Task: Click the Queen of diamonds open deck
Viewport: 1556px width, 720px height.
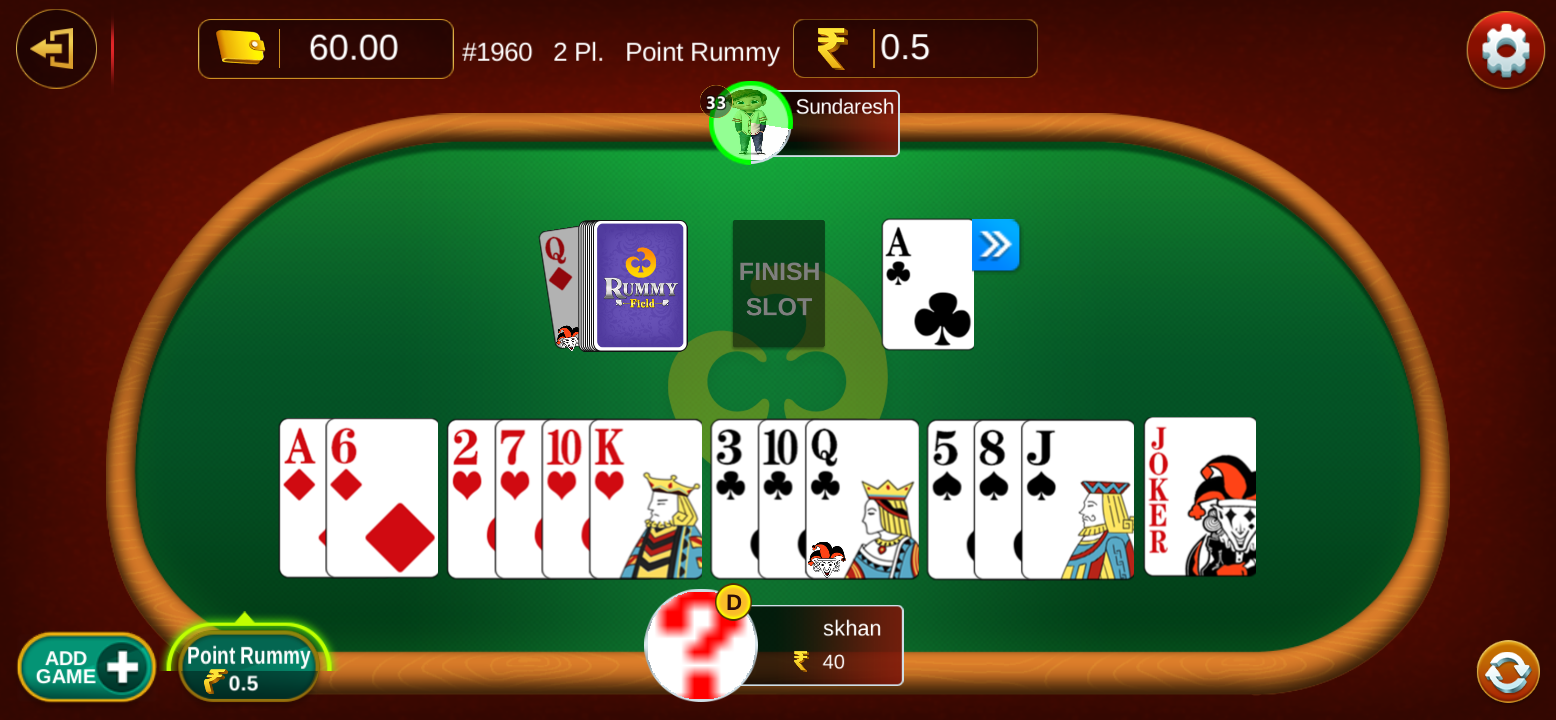Action: pyautogui.click(x=565, y=285)
